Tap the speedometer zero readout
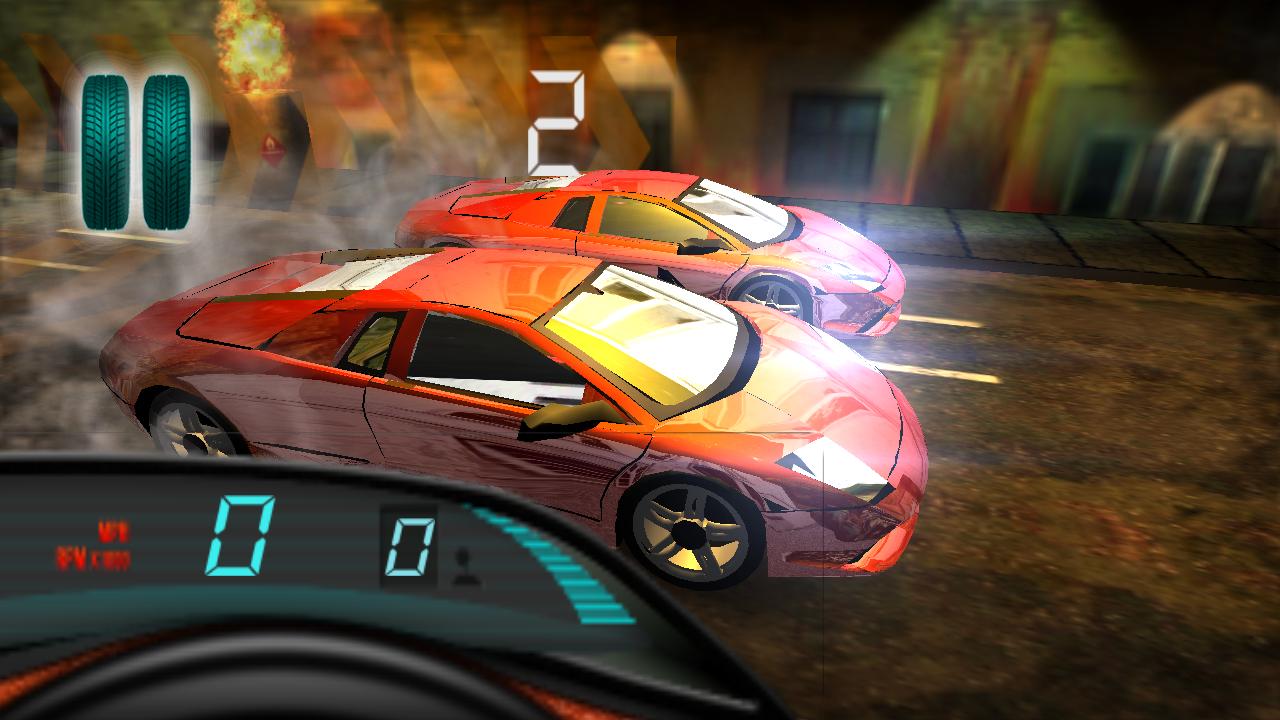Screen dimensions: 1280x720 pyautogui.click(x=243, y=535)
